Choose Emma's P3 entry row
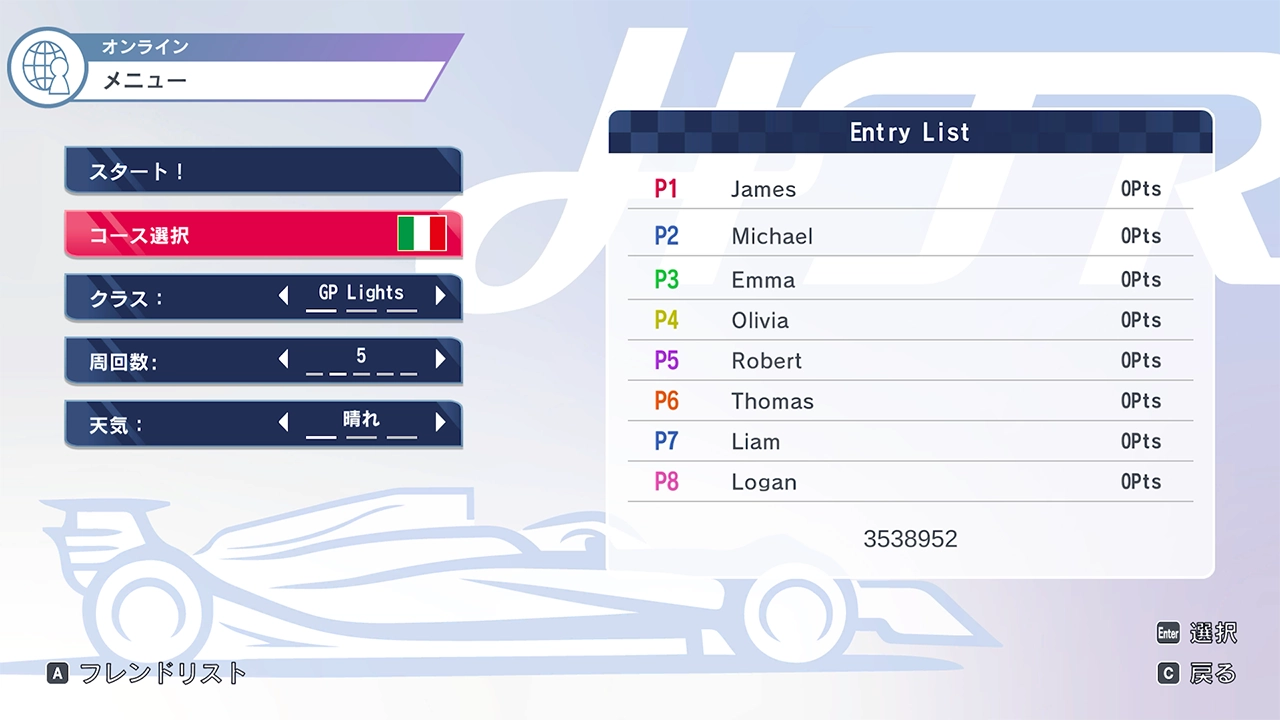Viewport: 1280px width, 720px height. (910, 280)
